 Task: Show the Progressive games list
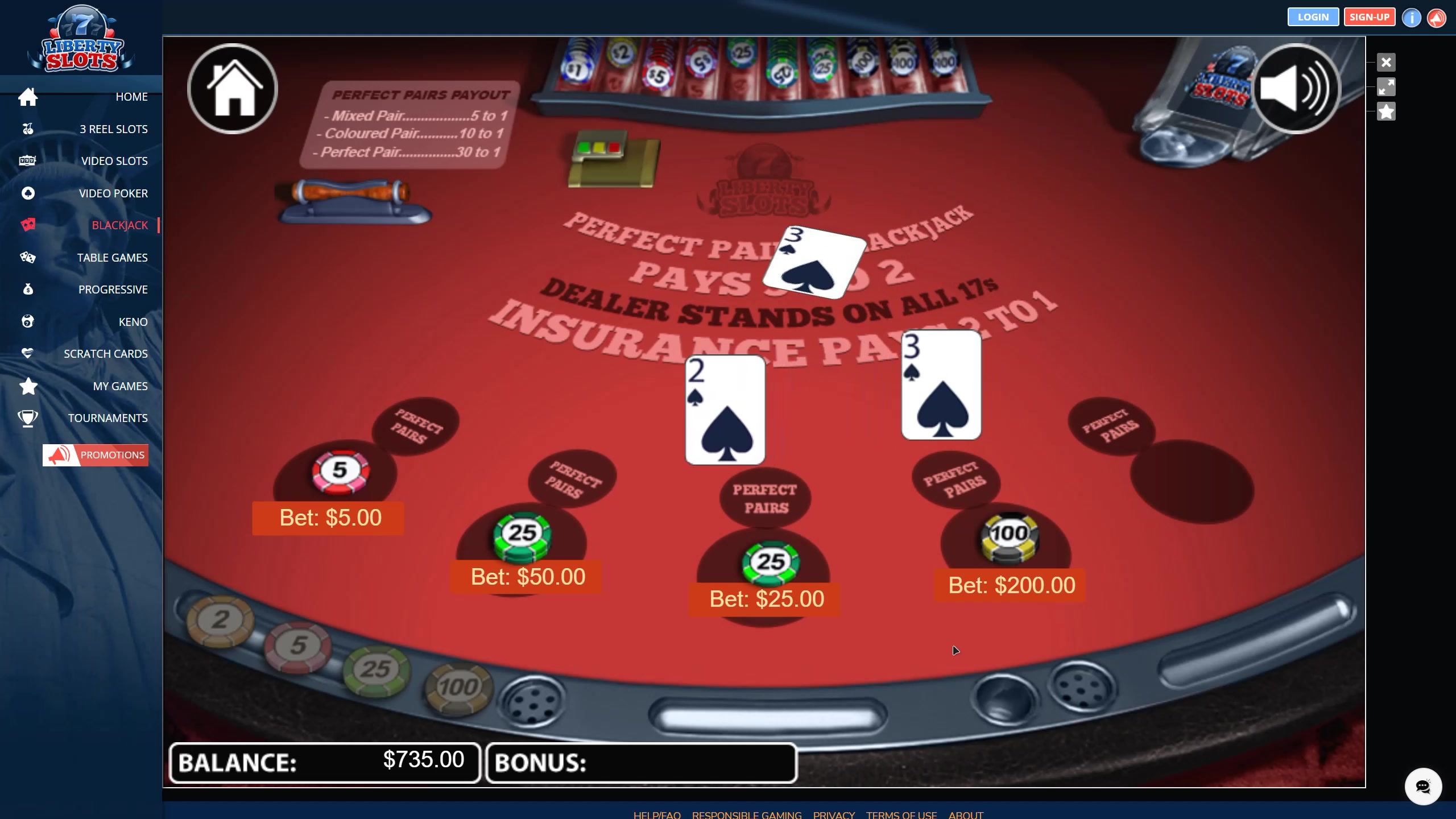[x=113, y=289]
